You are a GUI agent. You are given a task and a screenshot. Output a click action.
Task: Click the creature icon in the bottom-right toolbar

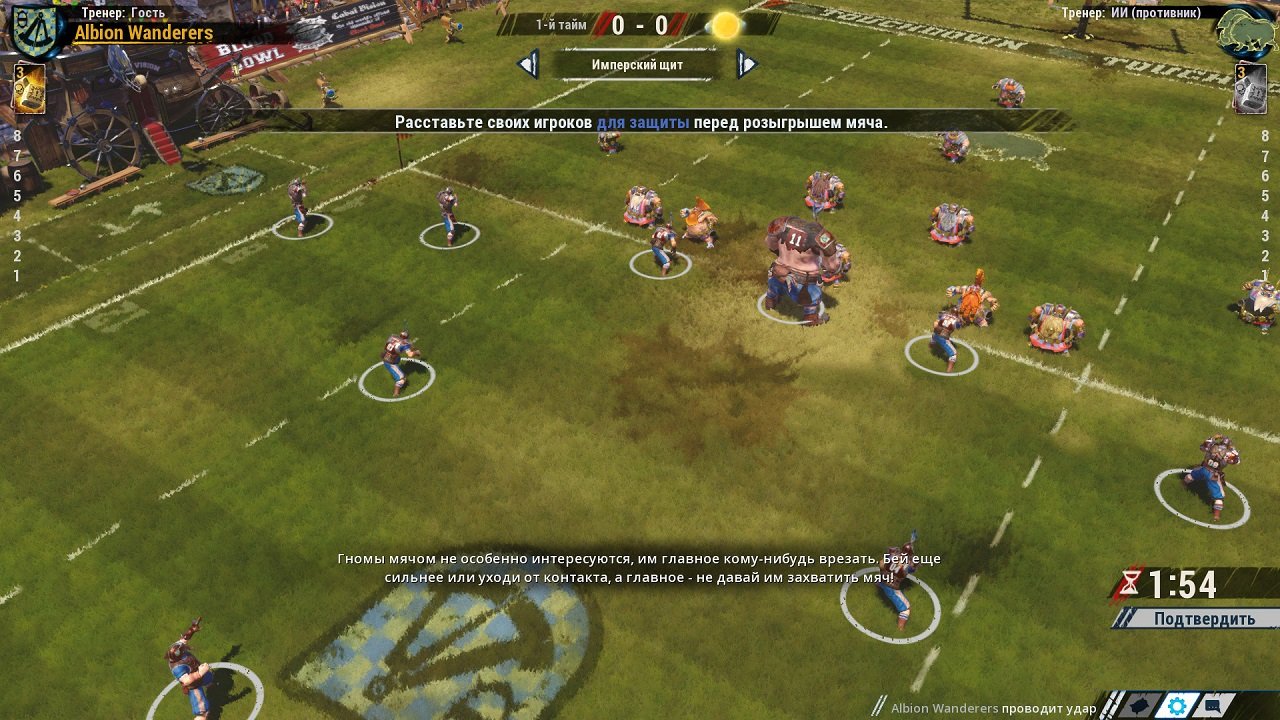click(x=1140, y=705)
